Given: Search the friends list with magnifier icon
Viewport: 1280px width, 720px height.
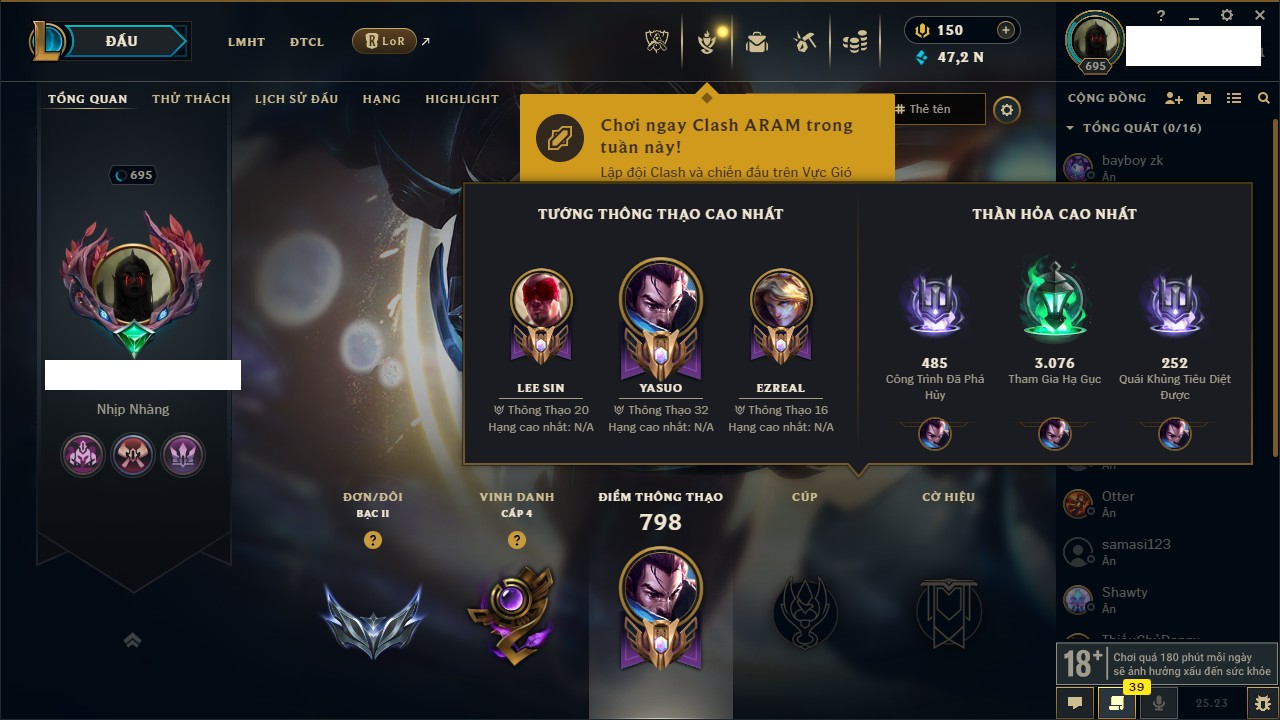Looking at the screenshot, I should click(x=1264, y=98).
